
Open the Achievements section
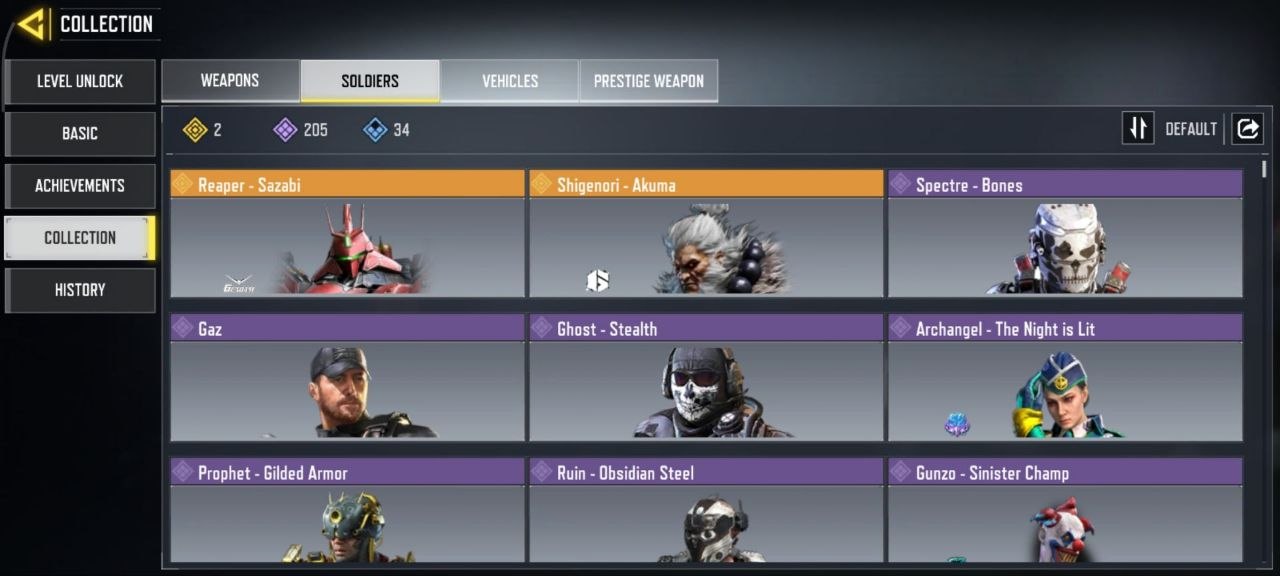tap(80, 185)
